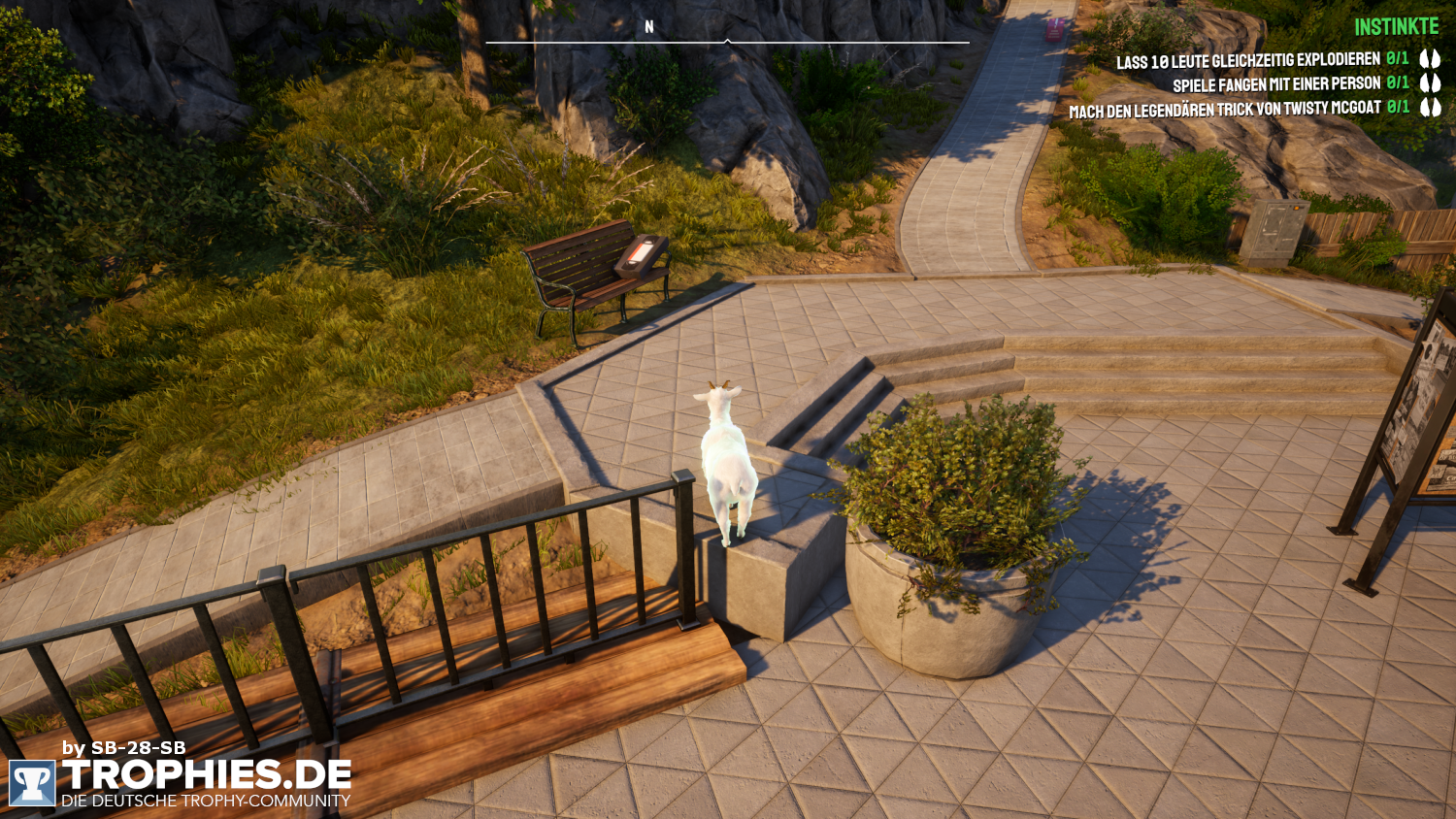
Task: Open the 'Twisty McGoat' legendary trick objective
Action: click(x=1224, y=110)
